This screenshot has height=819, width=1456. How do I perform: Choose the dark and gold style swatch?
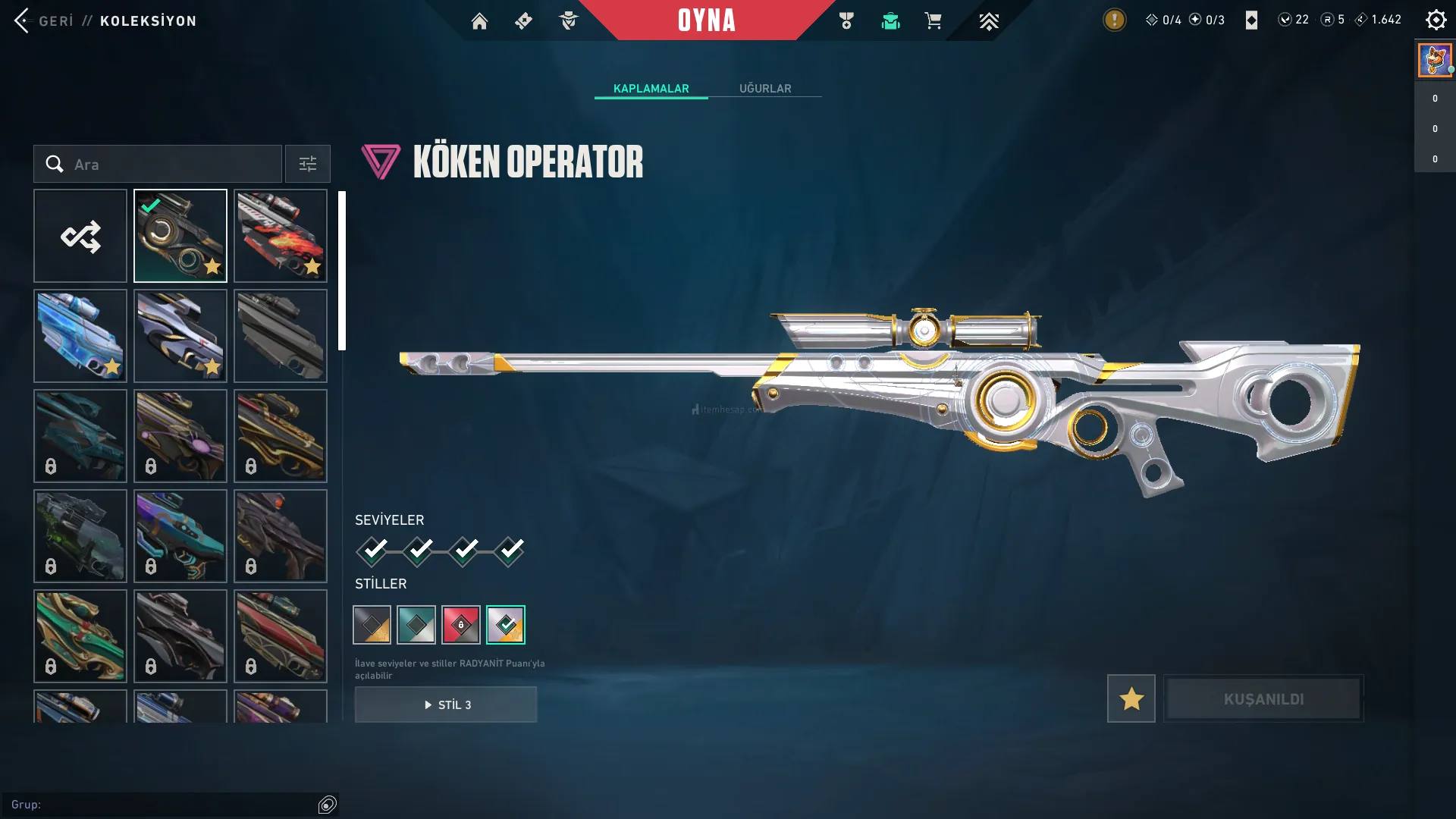coord(372,625)
